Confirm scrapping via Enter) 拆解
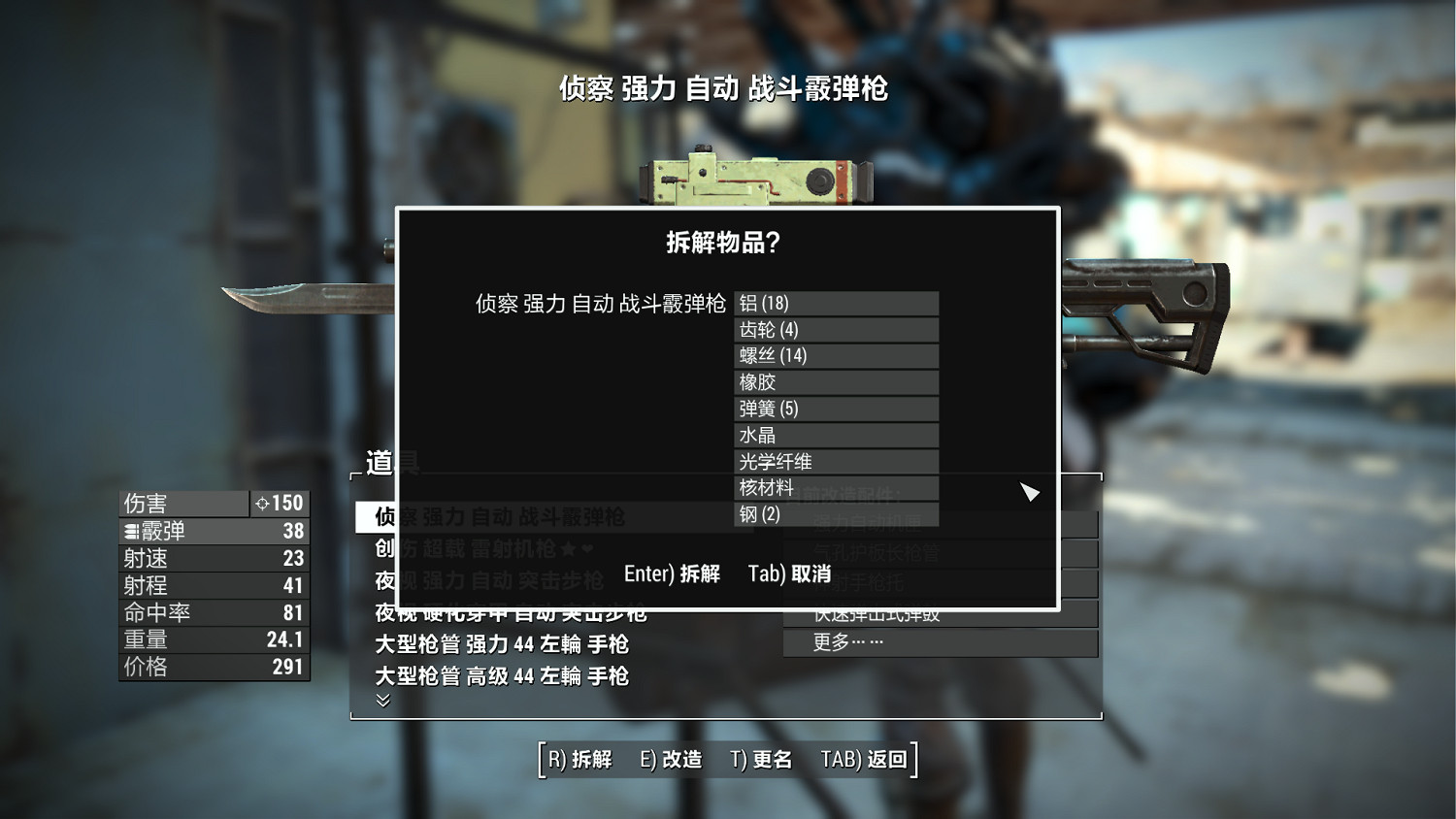 (672, 573)
